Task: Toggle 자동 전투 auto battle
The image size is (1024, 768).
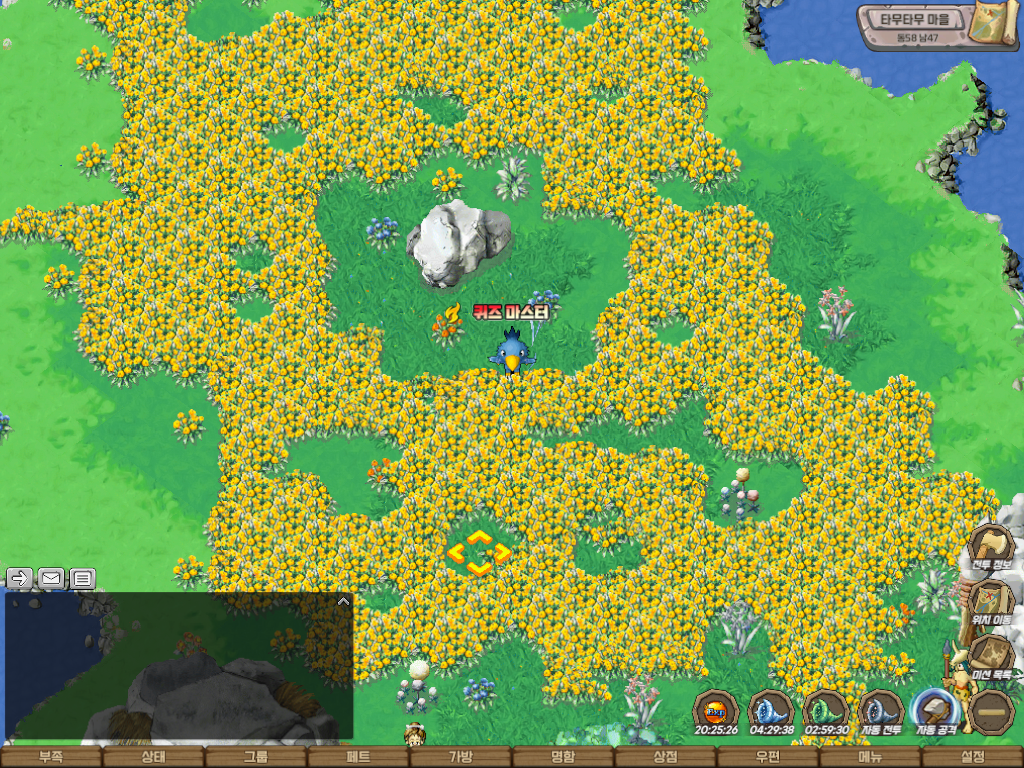Action: coord(881,711)
